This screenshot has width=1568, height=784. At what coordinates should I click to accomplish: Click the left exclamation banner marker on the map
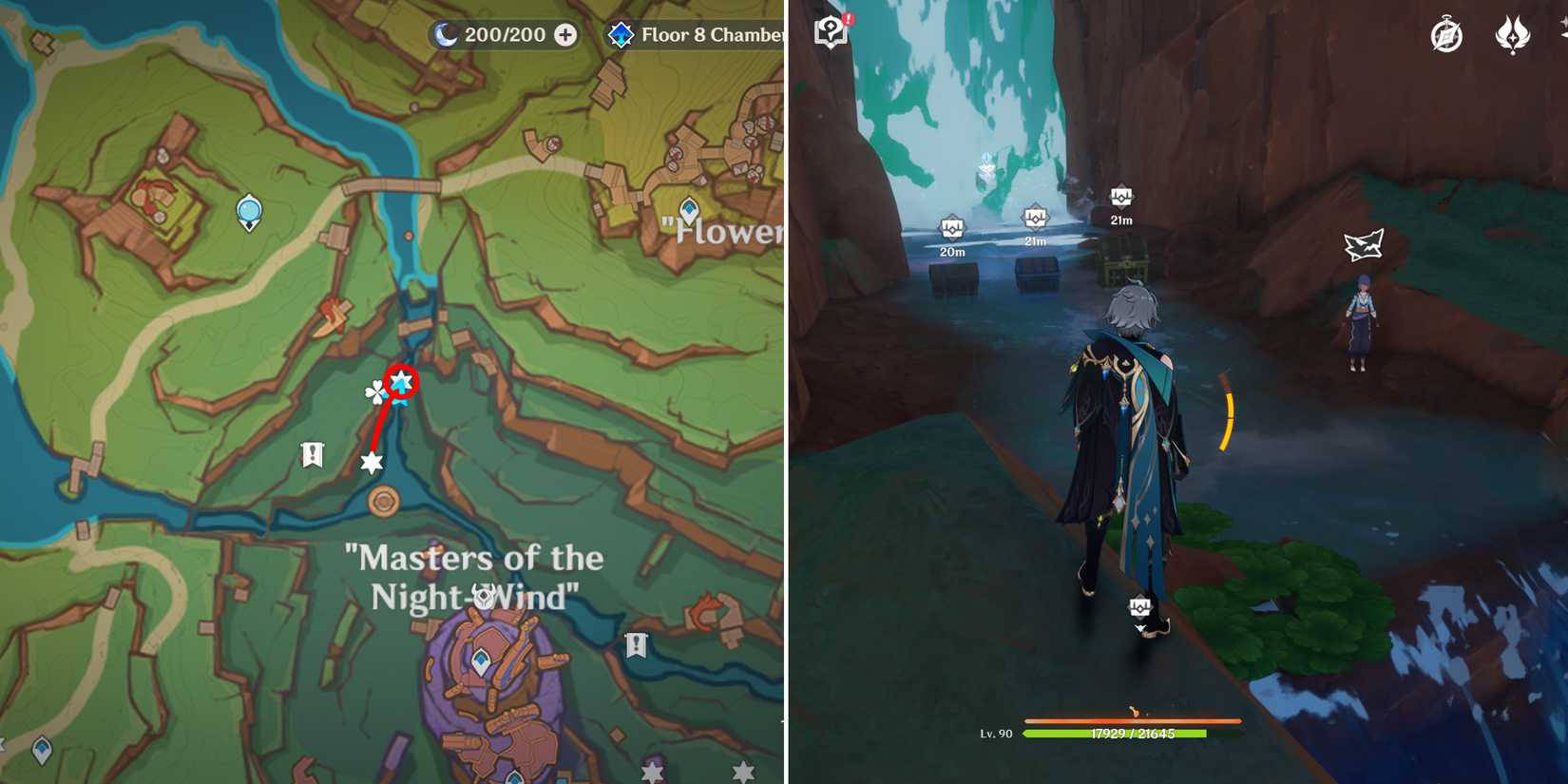[x=314, y=454]
